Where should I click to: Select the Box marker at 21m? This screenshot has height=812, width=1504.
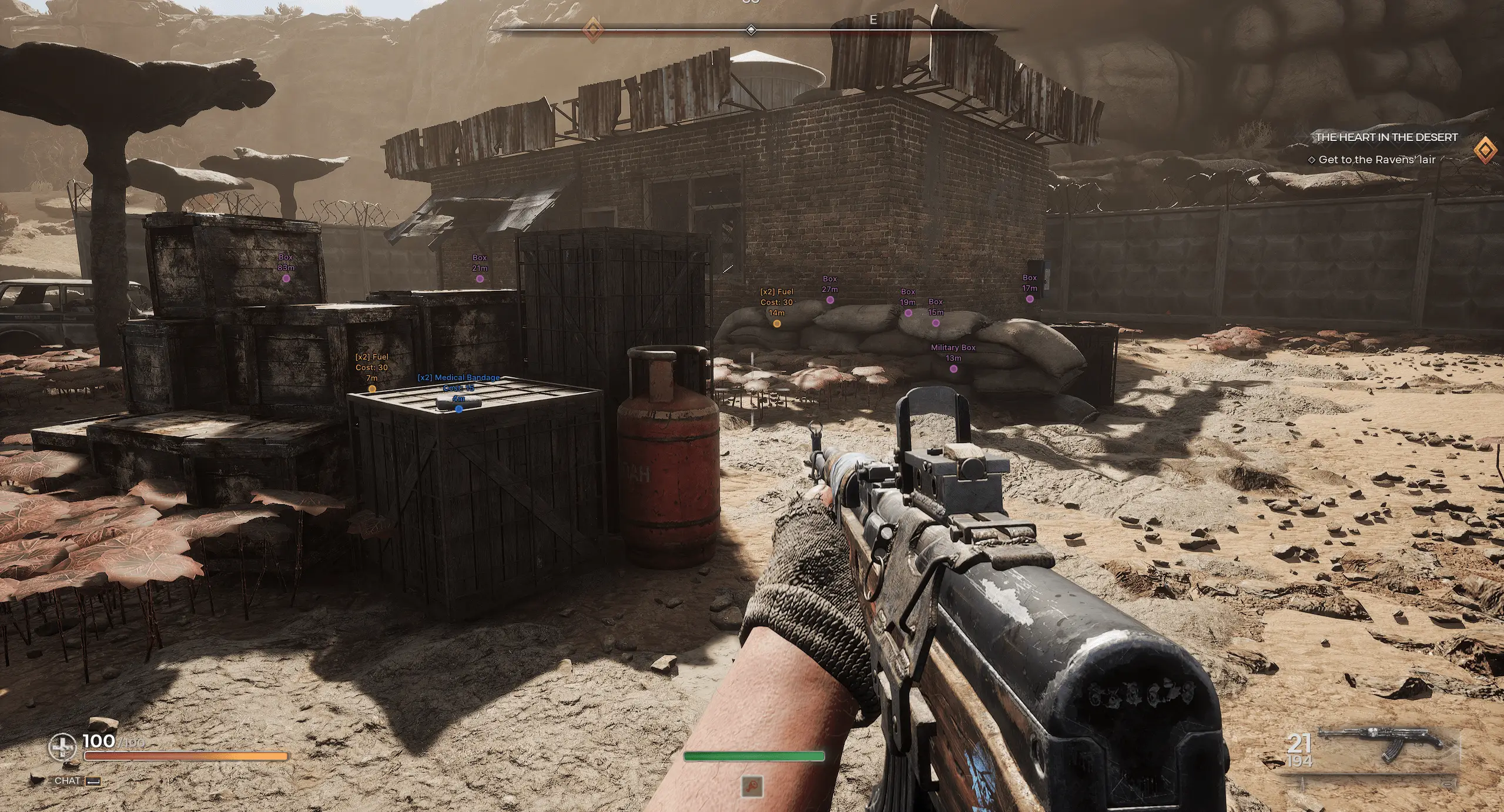tap(480, 279)
